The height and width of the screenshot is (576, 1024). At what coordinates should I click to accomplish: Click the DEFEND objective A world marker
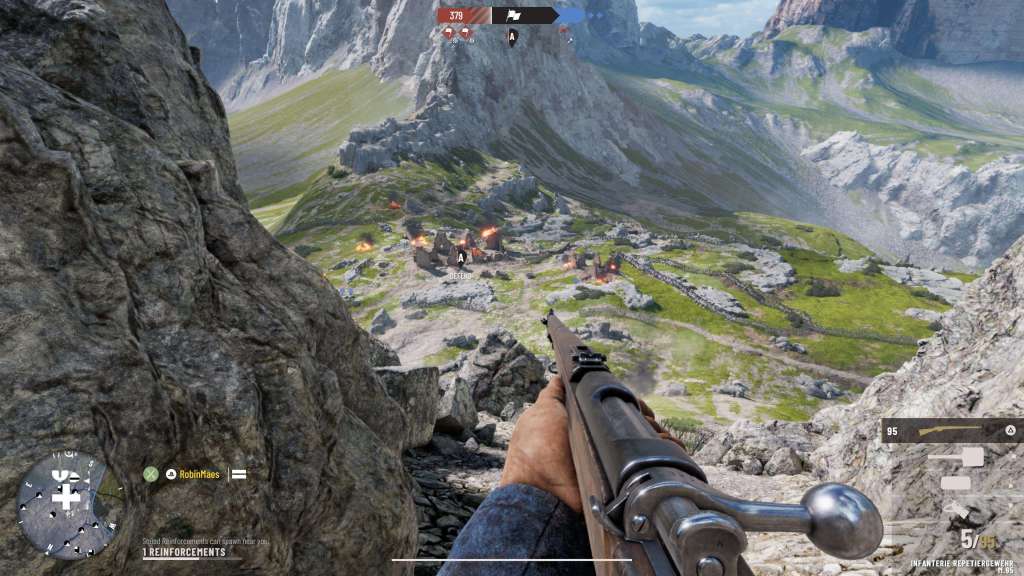[461, 259]
